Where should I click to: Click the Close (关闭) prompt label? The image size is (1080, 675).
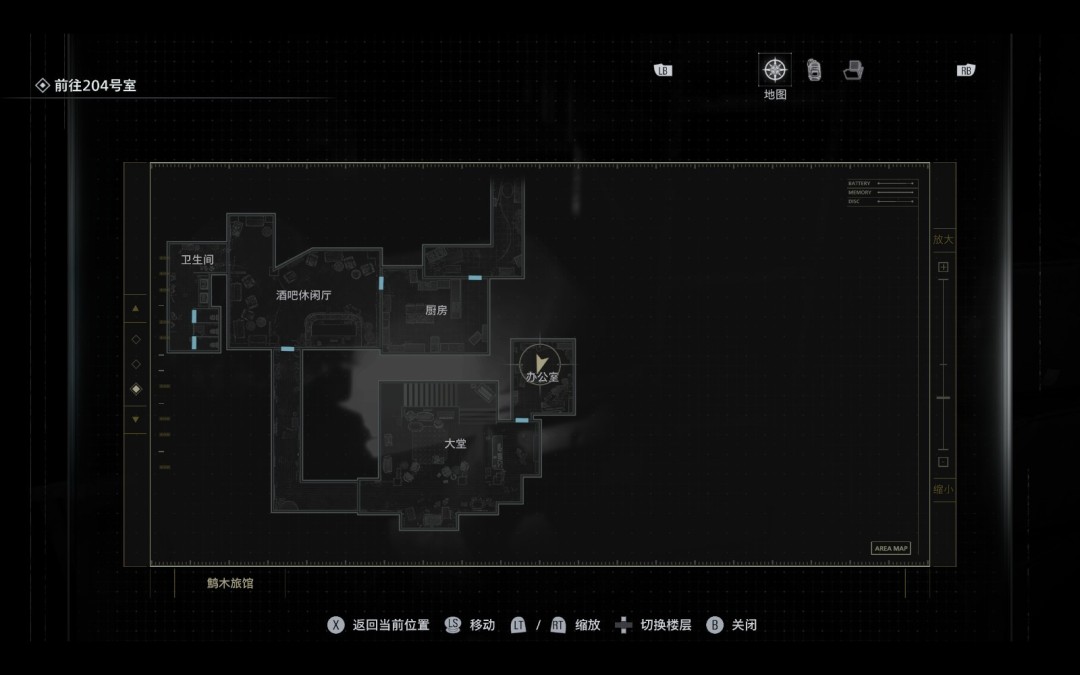(743, 625)
